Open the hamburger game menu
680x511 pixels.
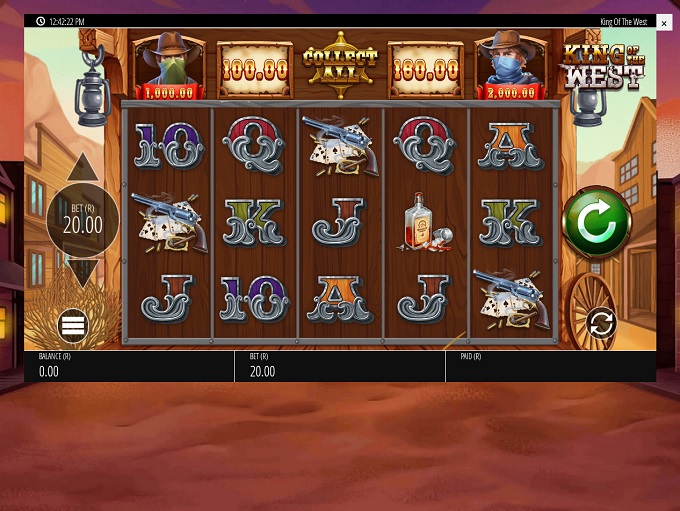click(73, 325)
